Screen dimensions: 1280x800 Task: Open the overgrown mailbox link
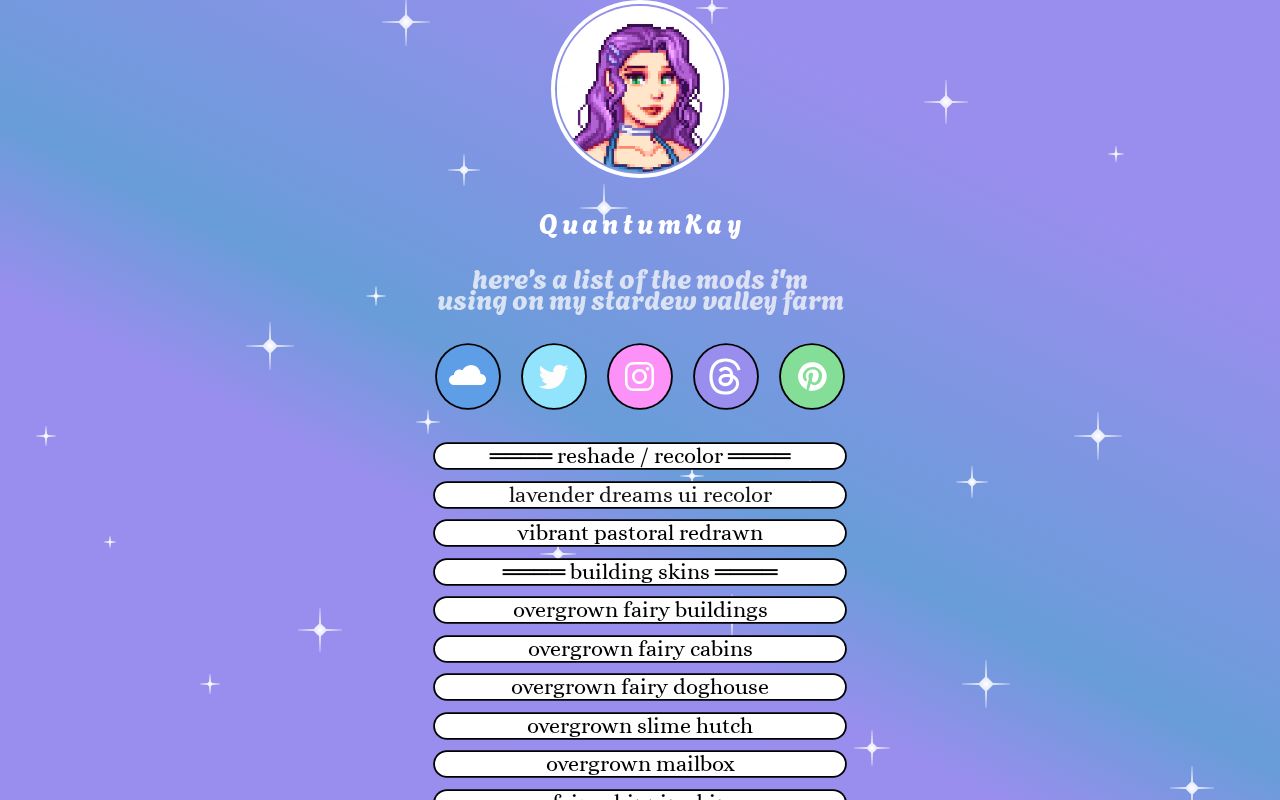(640, 764)
